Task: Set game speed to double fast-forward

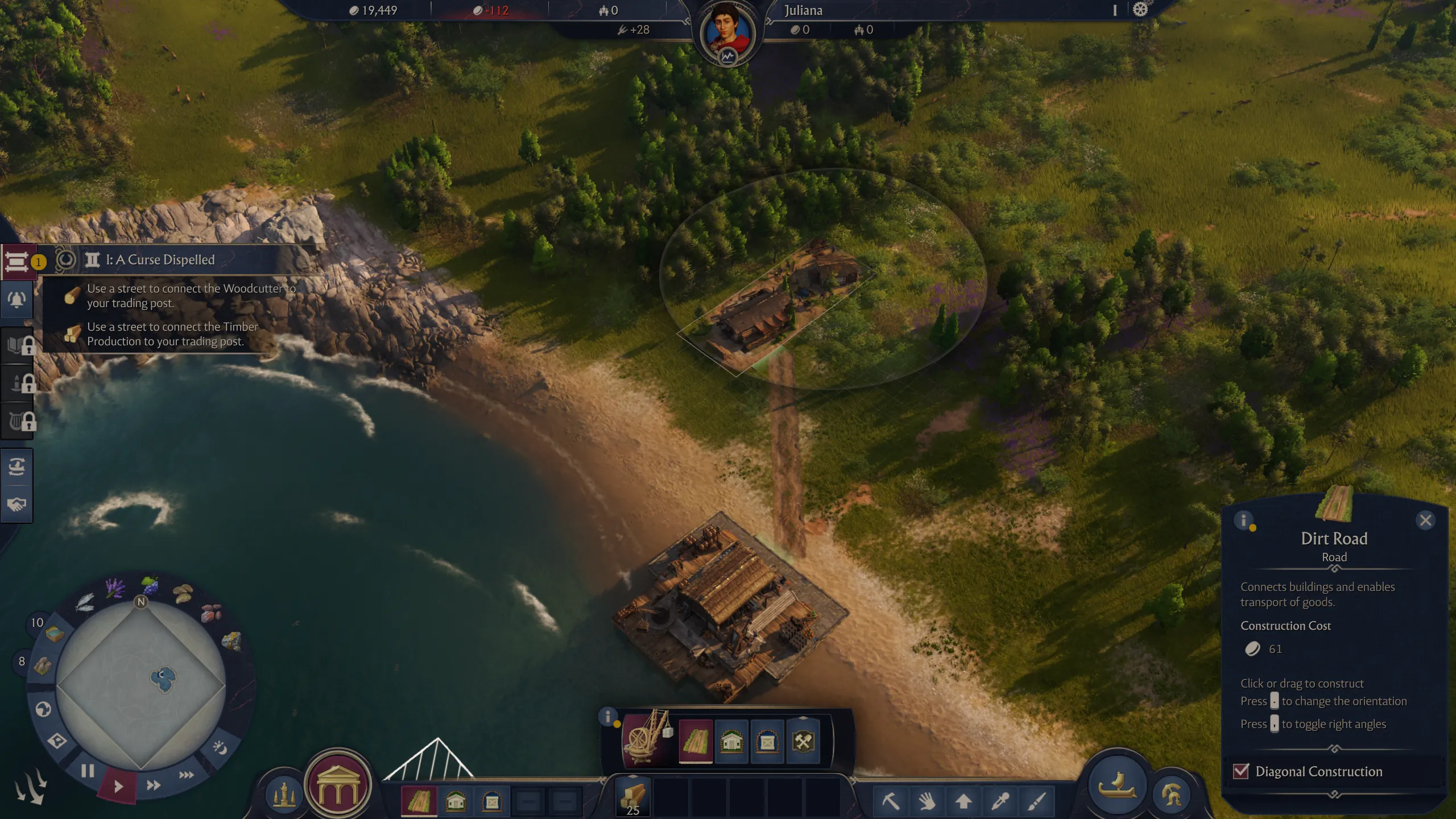Action: (154, 785)
